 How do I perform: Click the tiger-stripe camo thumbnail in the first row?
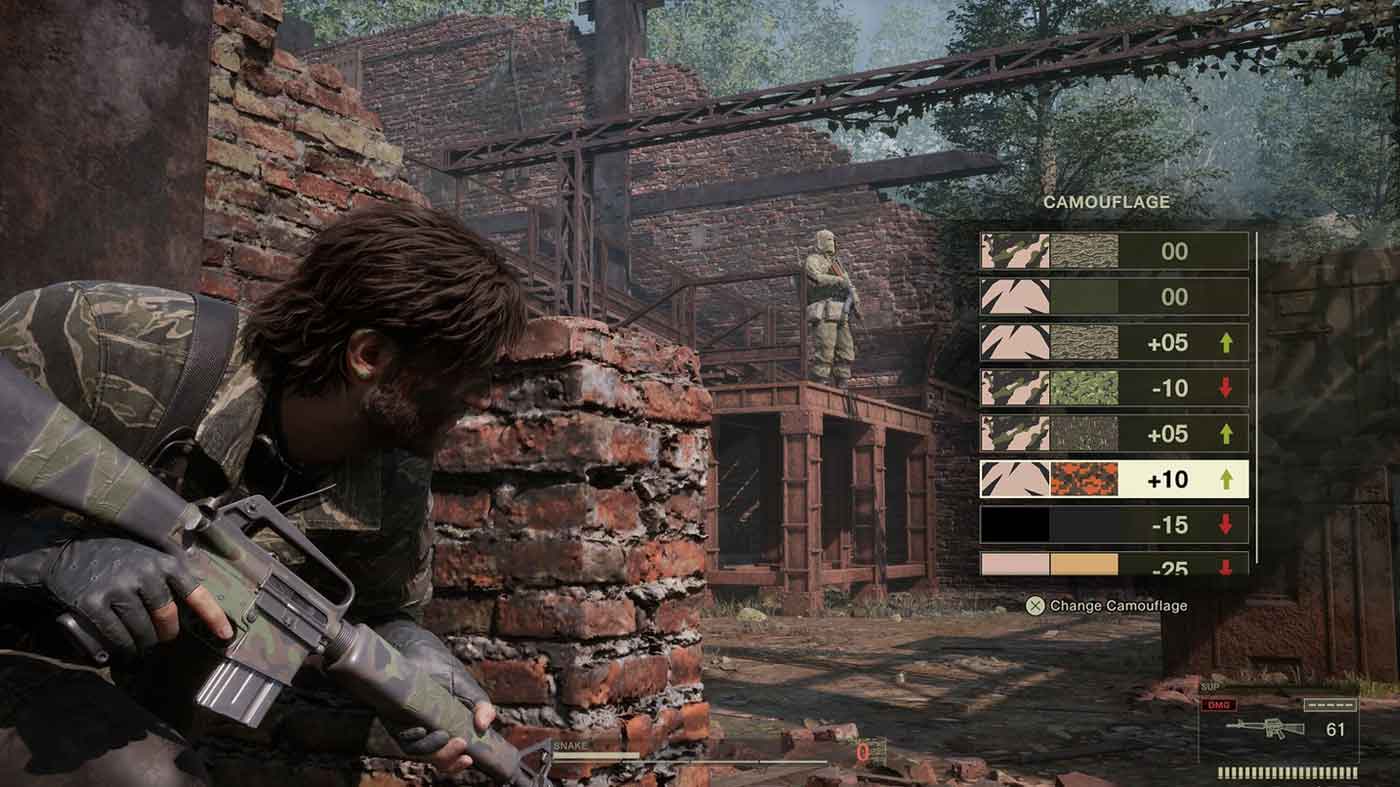(1012, 250)
